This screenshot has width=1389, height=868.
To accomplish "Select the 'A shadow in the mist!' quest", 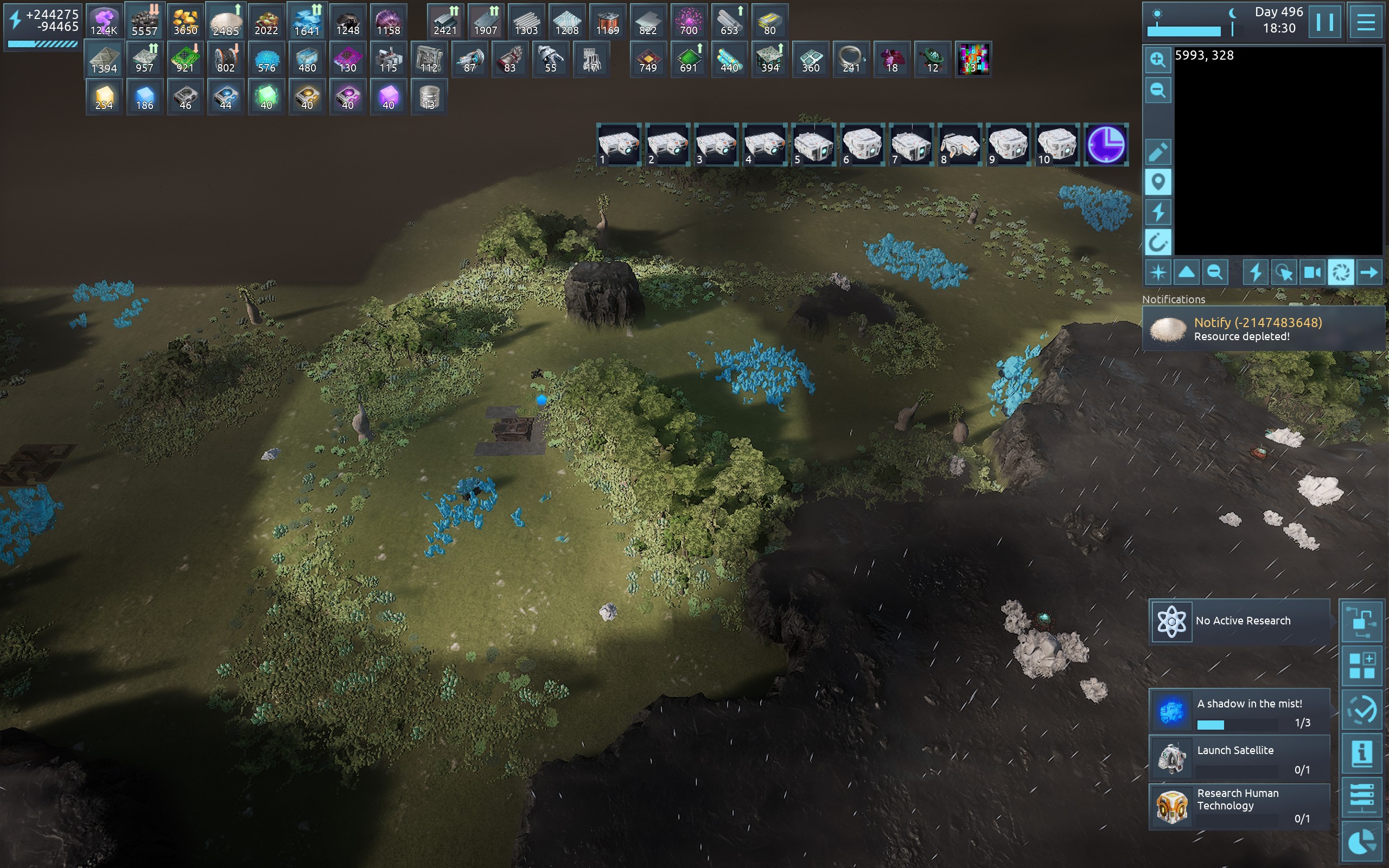I will coord(1239,712).
